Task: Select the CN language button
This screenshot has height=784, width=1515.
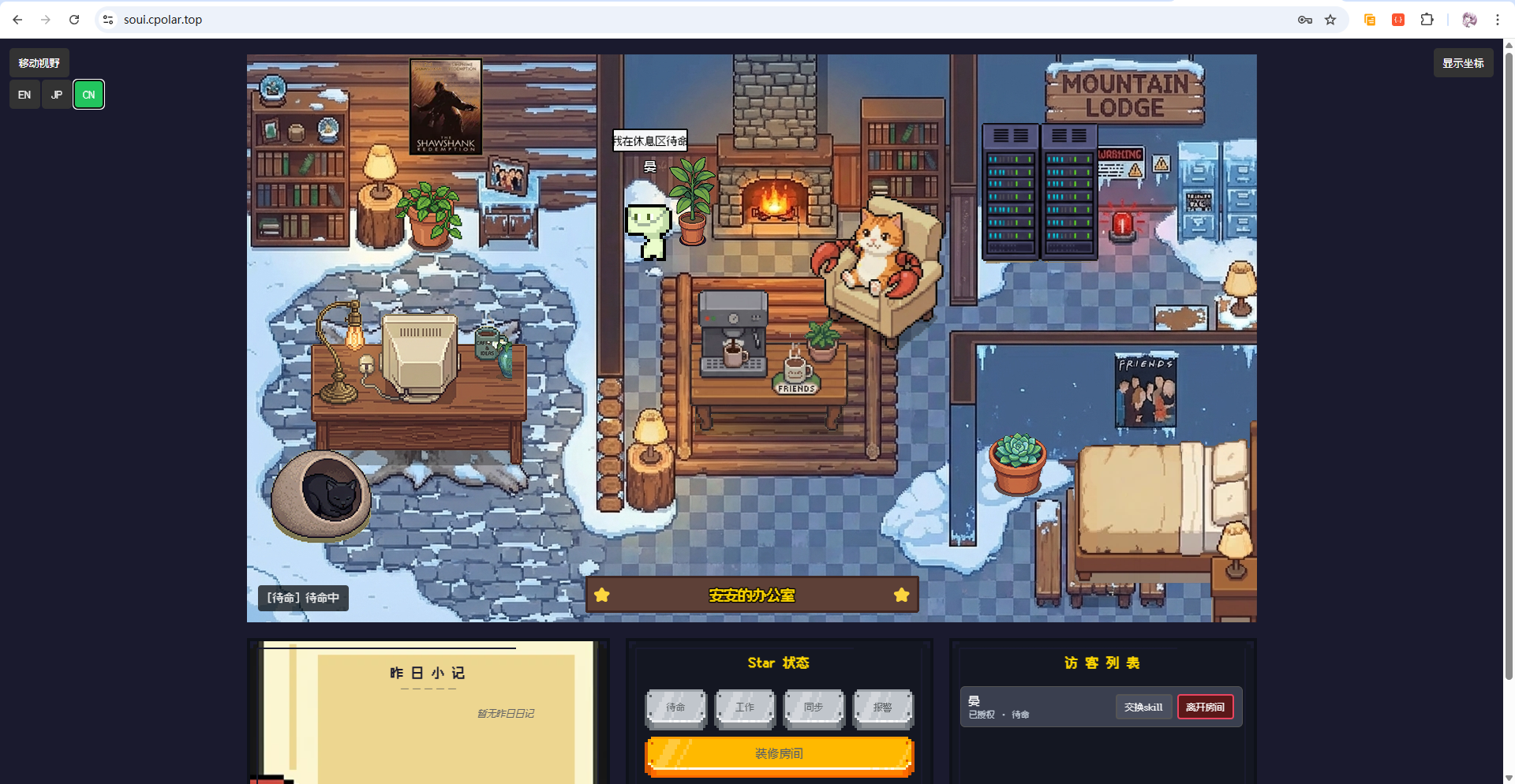Action: 88,95
